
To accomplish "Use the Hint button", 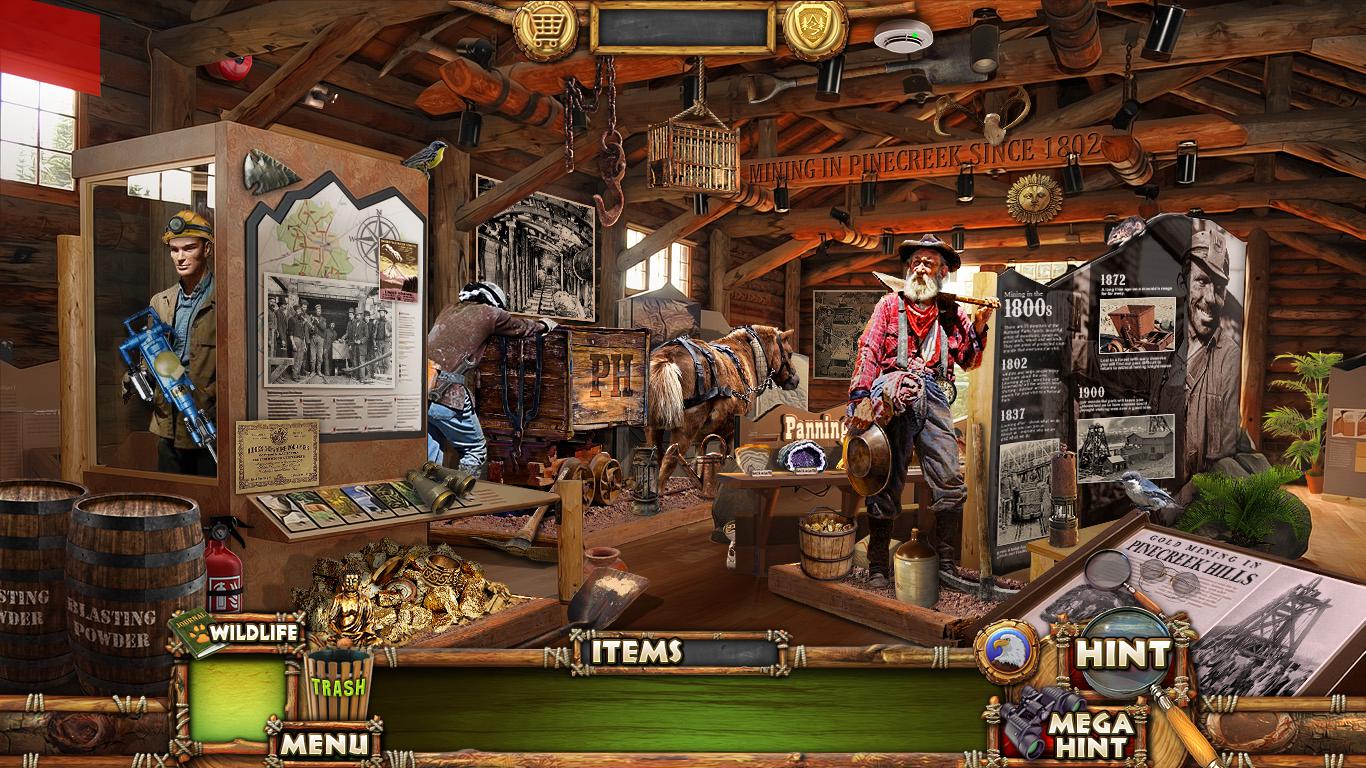I will (x=1122, y=654).
